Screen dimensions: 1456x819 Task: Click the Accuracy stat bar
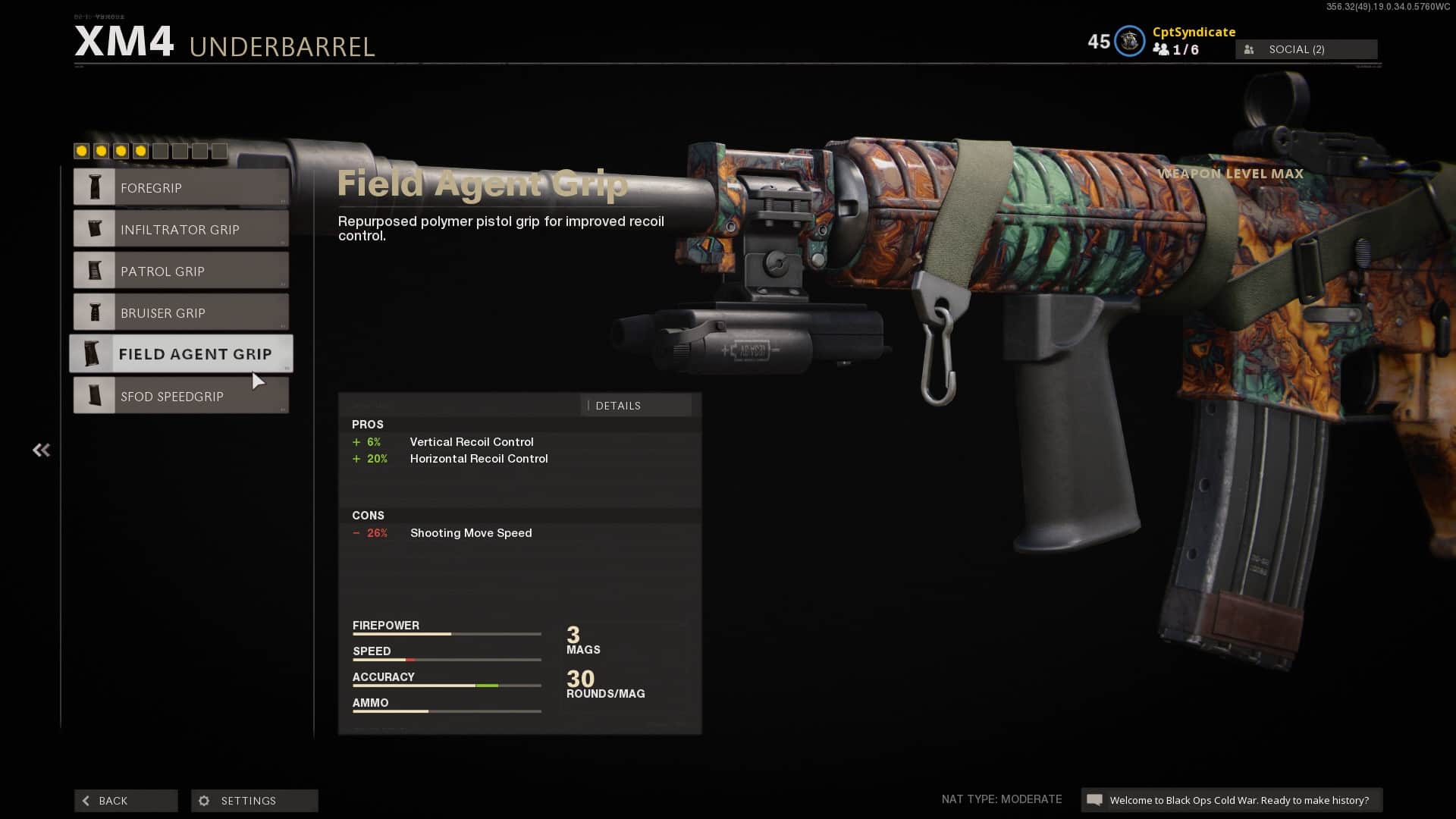point(446,685)
